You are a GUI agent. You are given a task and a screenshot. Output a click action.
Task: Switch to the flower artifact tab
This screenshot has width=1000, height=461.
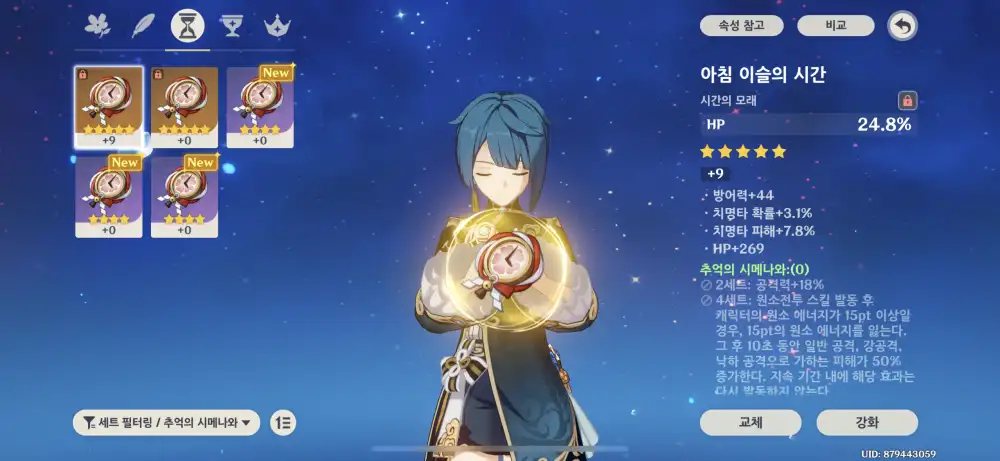98,25
